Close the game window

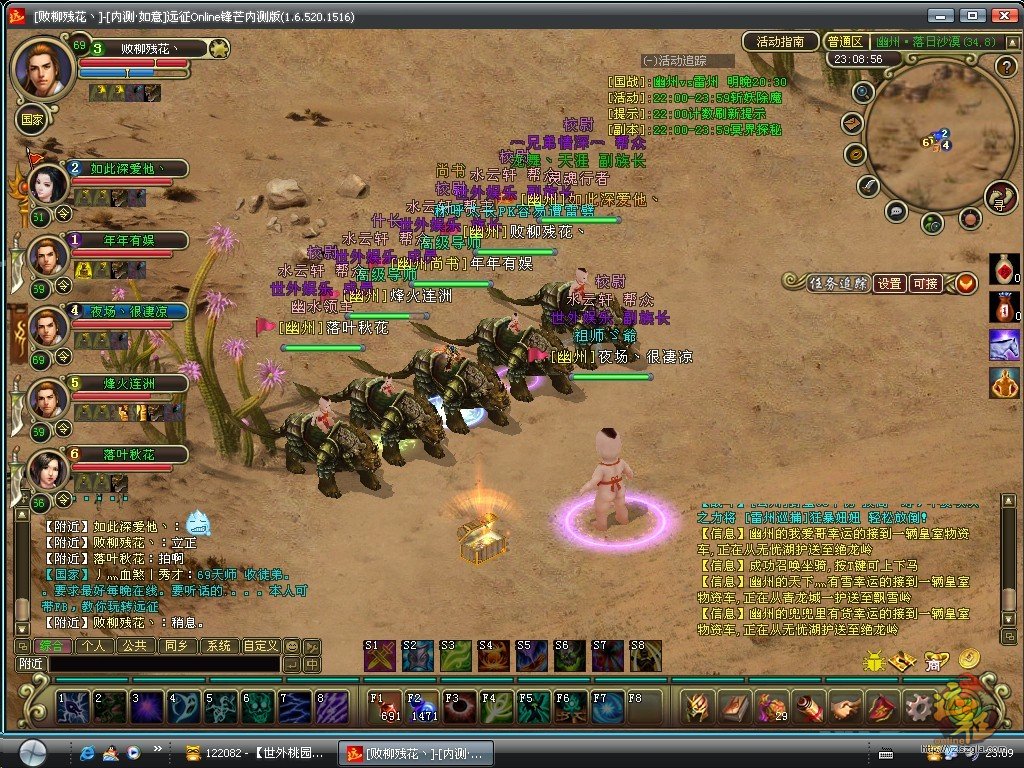1002,16
